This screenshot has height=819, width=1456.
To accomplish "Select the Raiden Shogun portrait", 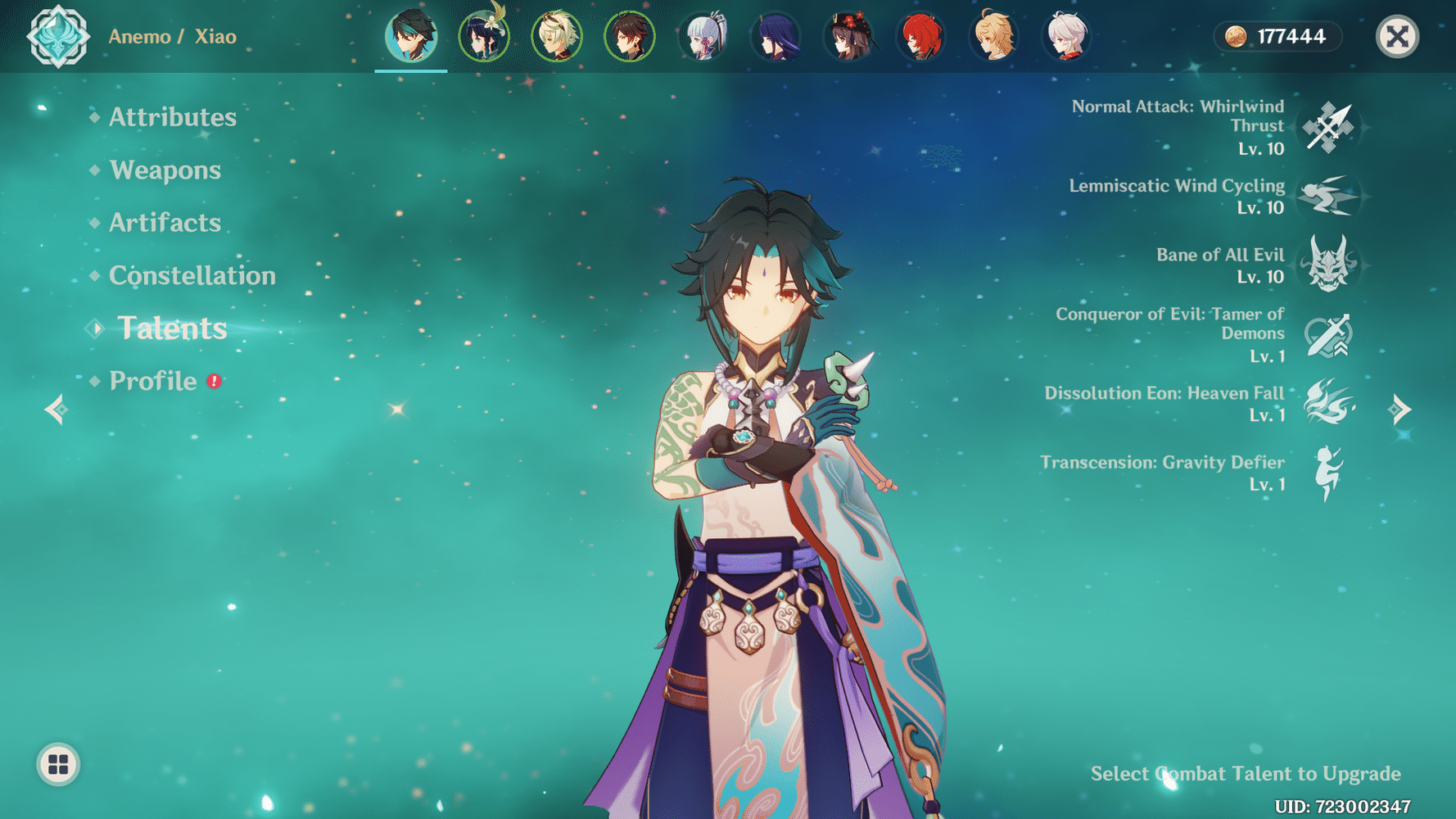I will point(775,36).
